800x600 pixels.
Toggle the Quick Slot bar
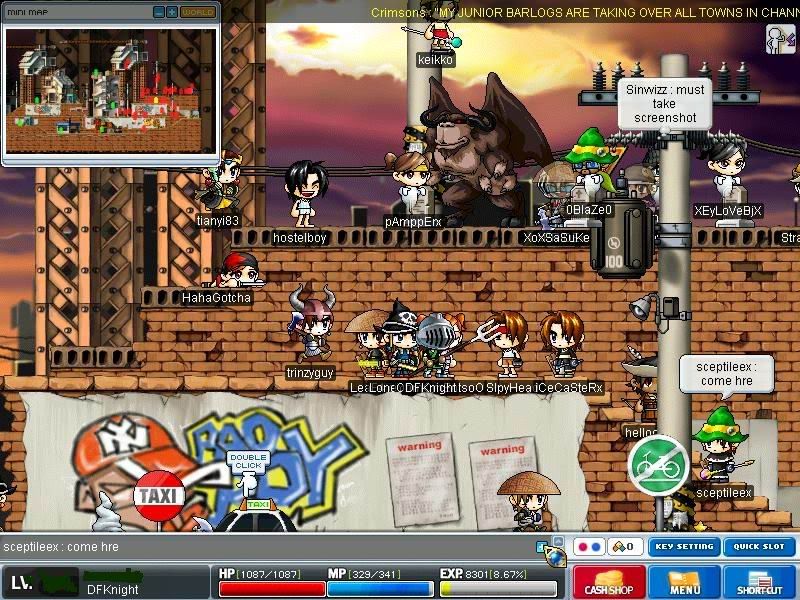759,547
